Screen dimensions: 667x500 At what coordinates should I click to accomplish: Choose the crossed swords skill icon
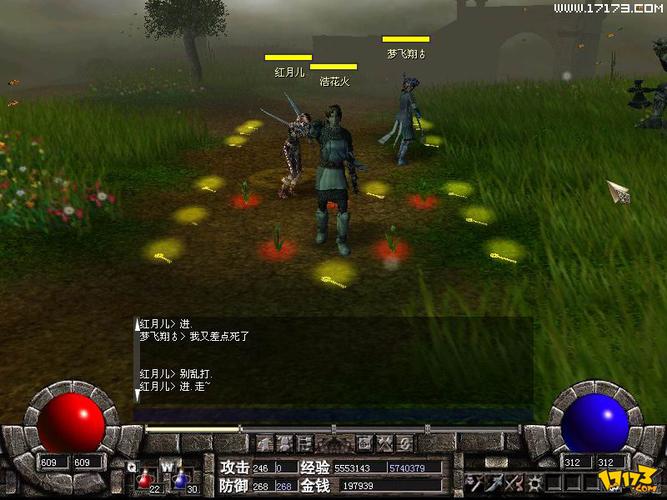(x=515, y=483)
